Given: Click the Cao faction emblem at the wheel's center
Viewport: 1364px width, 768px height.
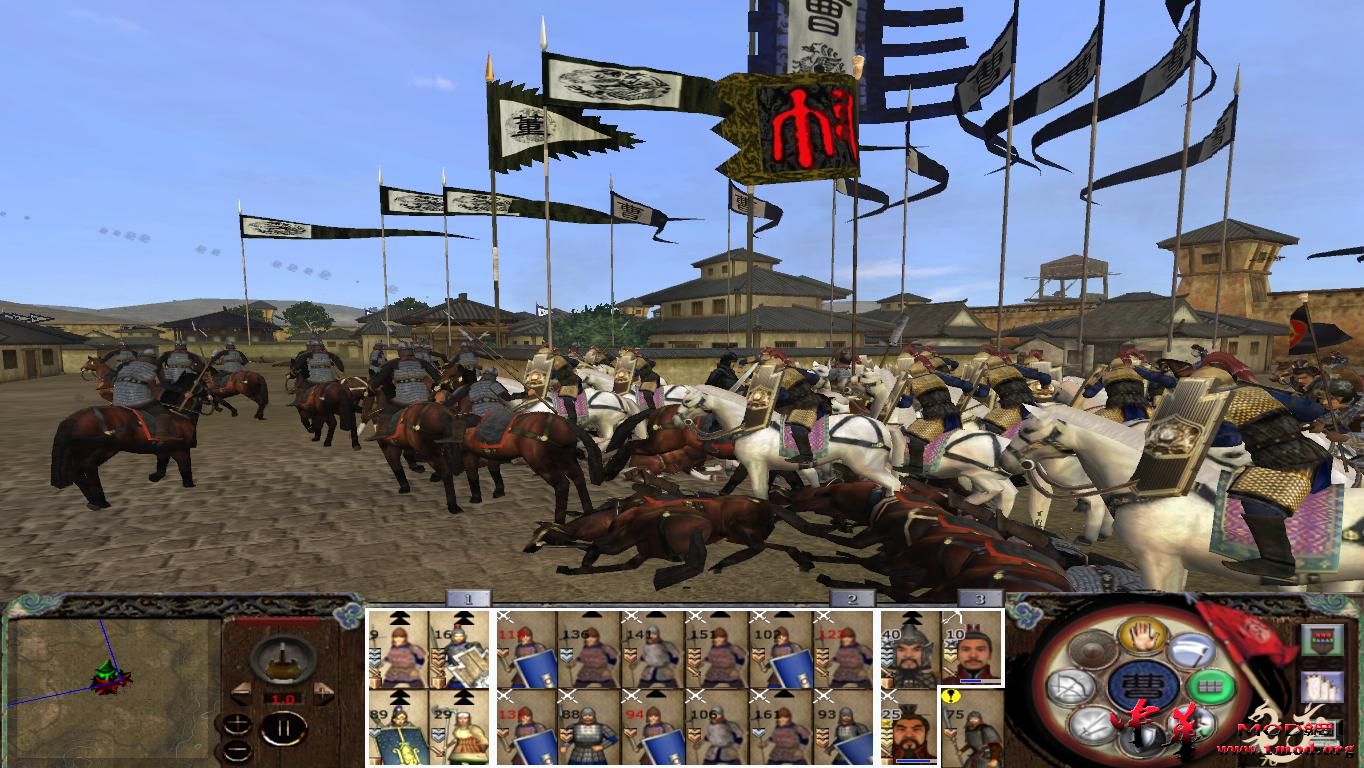Looking at the screenshot, I should point(1144,687).
